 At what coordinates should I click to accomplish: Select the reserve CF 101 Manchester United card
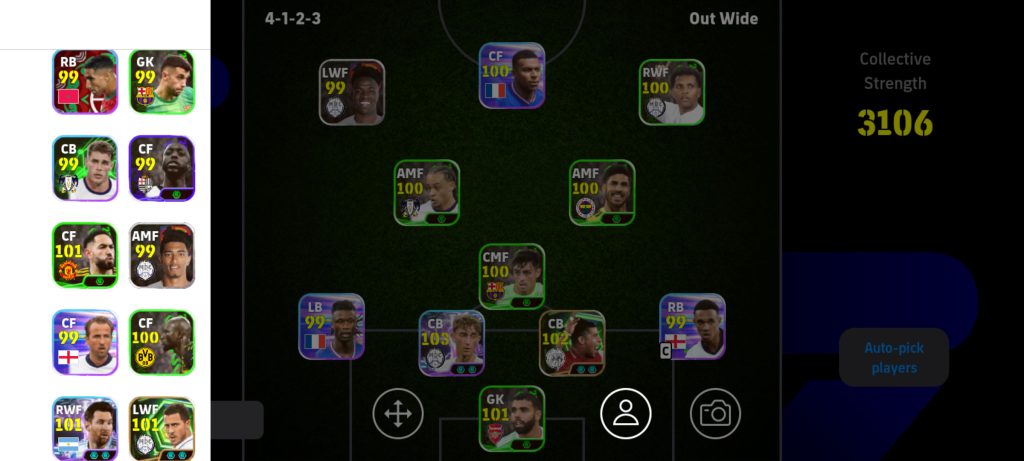click(x=85, y=255)
